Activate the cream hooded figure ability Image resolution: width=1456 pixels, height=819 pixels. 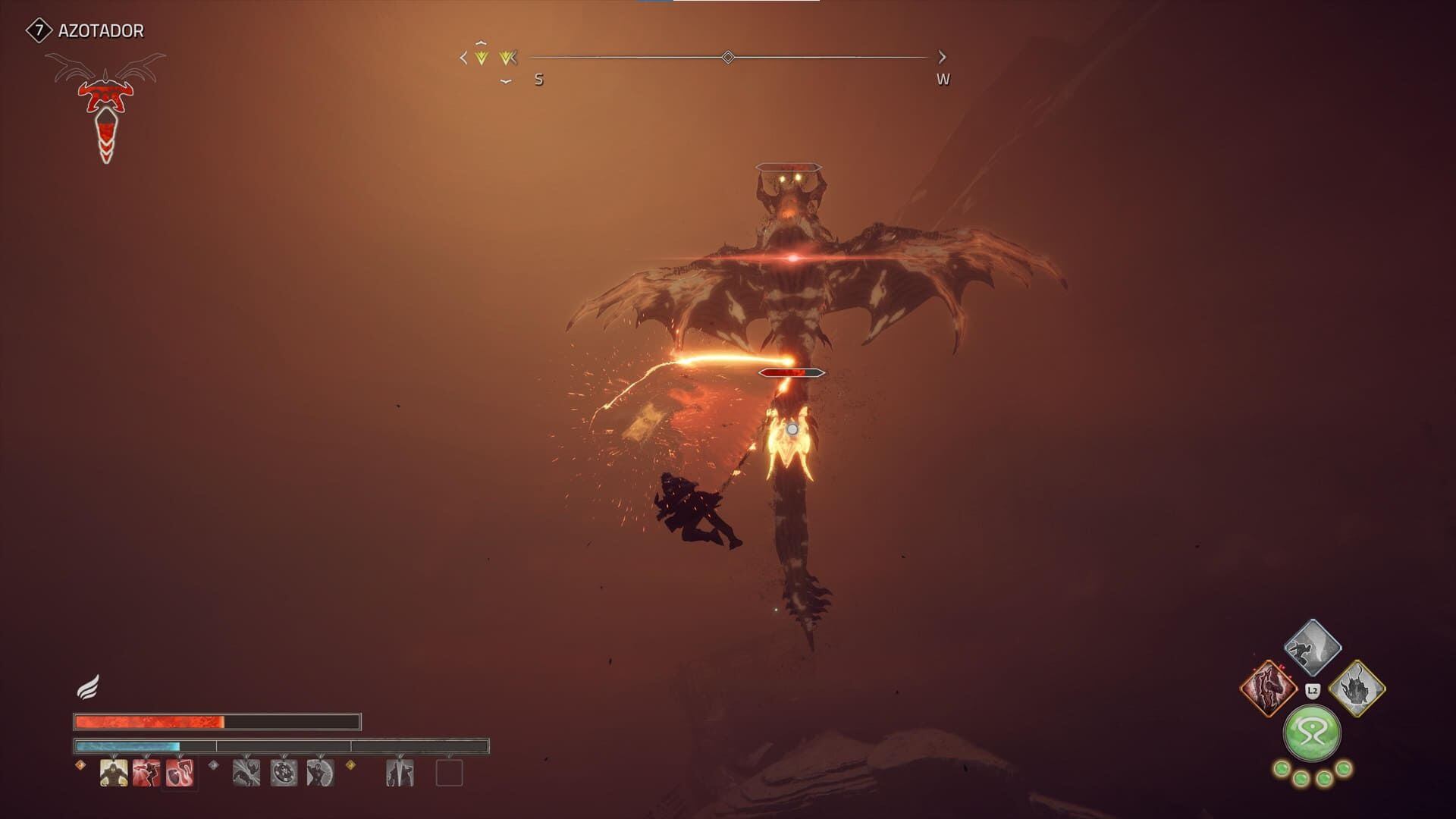tap(114, 773)
